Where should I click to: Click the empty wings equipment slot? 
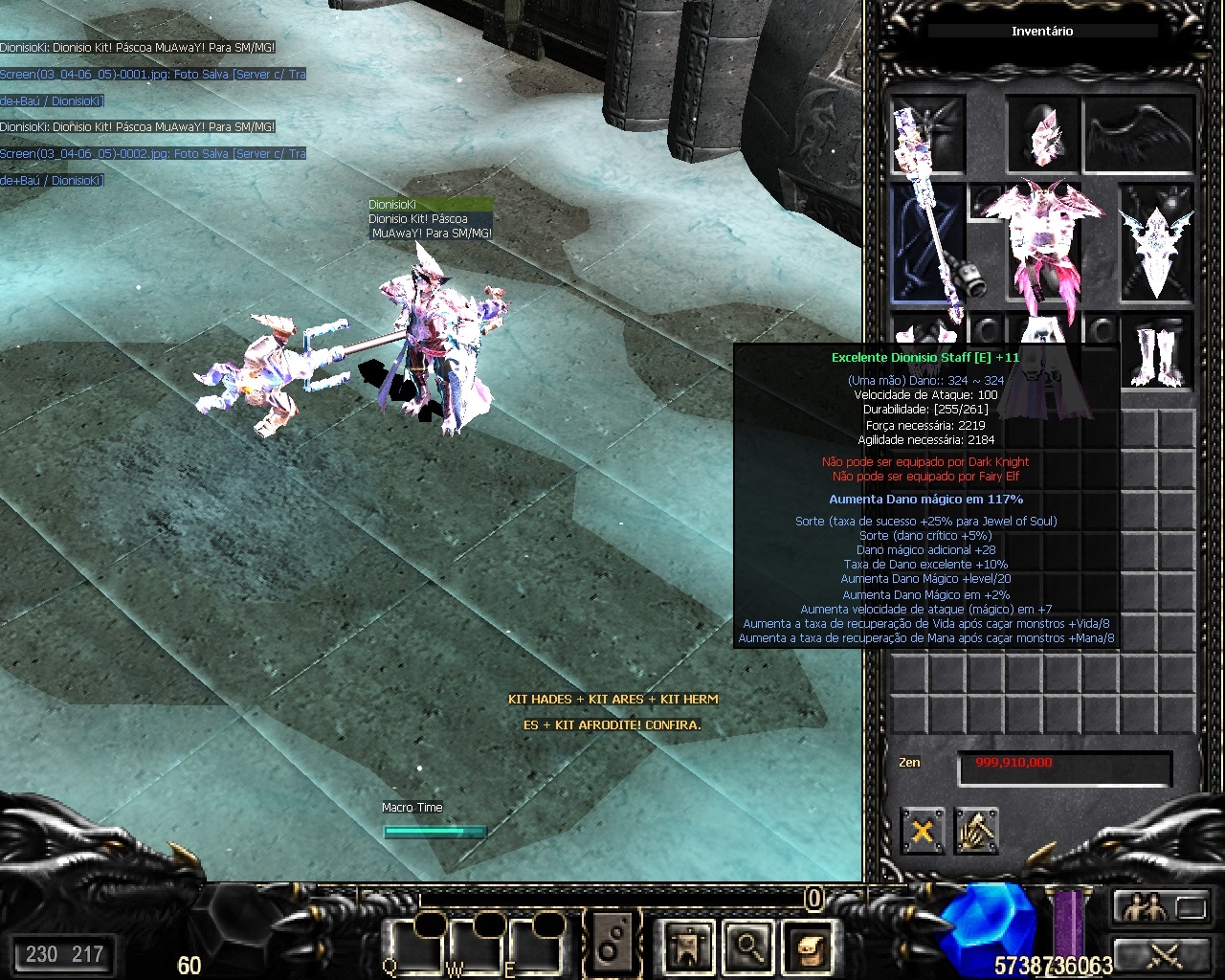pyautogui.click(x=1139, y=134)
